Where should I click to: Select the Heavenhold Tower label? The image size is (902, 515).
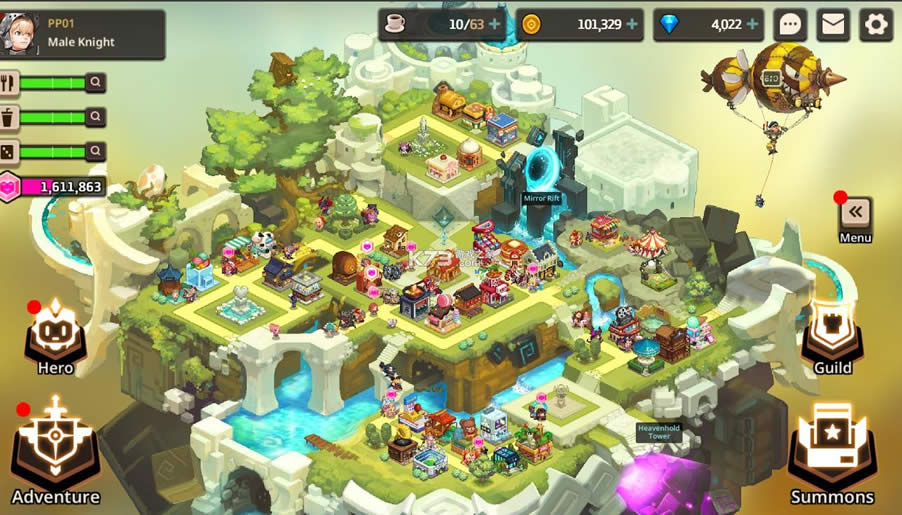[x=659, y=432]
